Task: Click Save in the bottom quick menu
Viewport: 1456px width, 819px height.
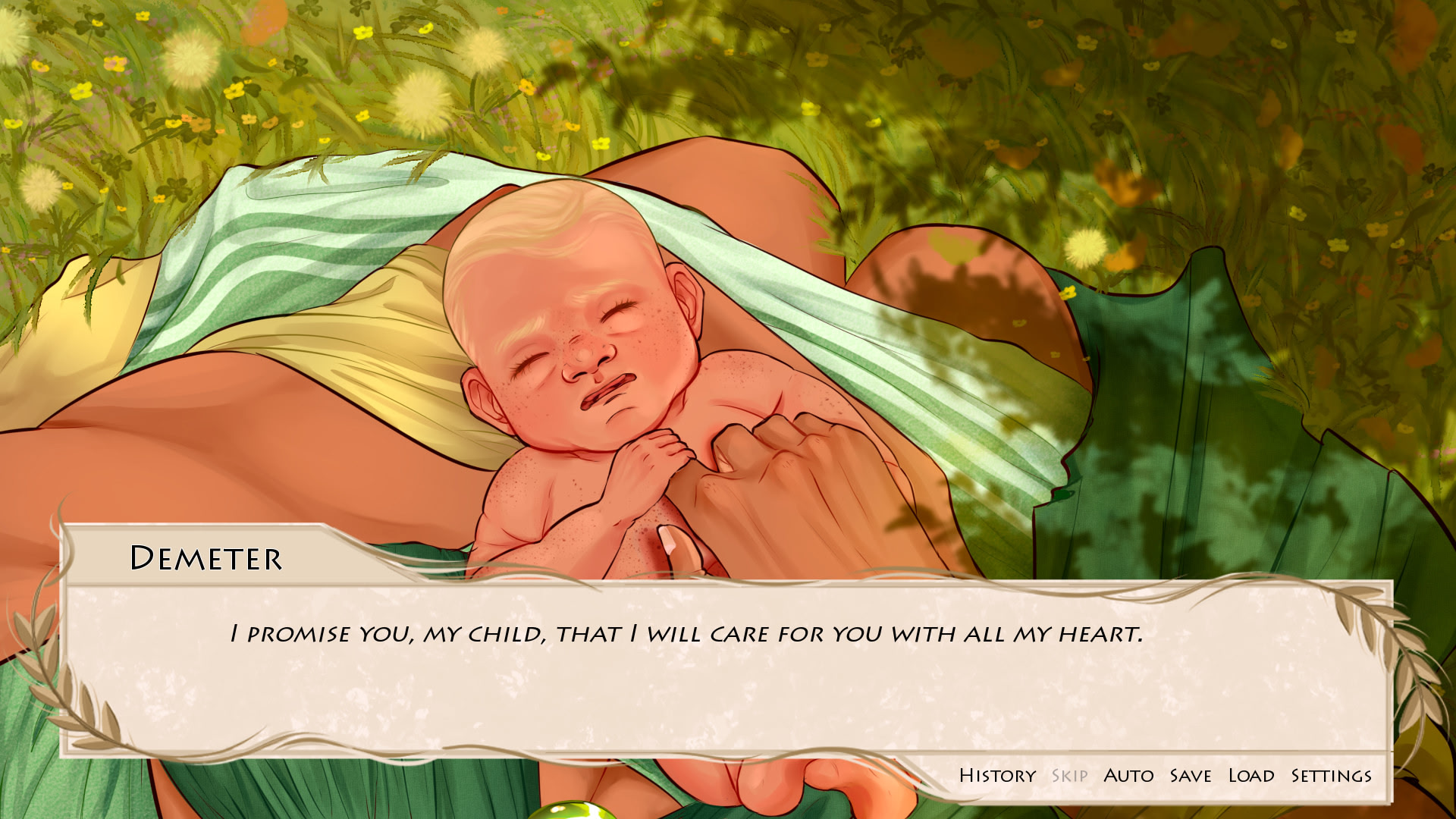Action: pos(1189,775)
